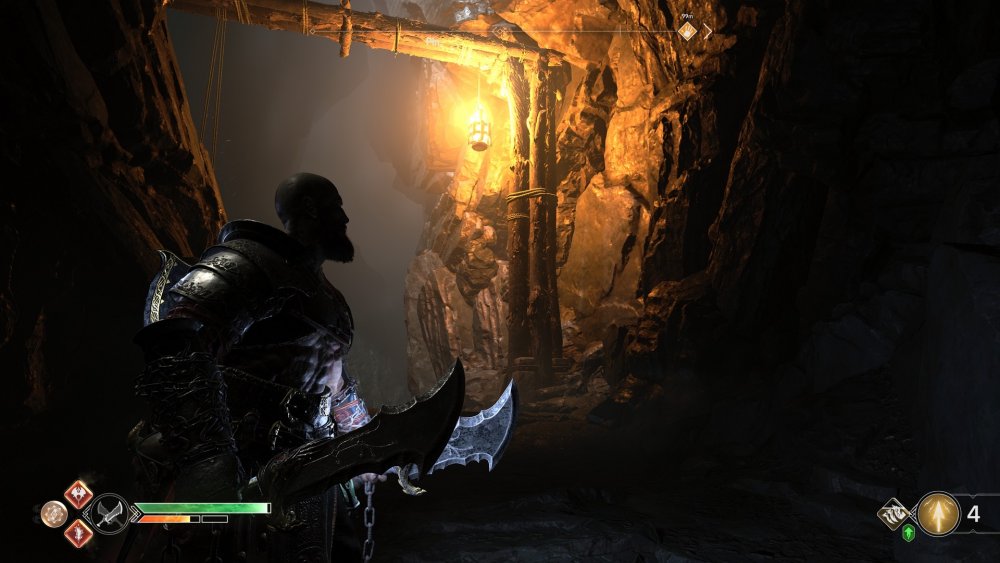Screen dimensions: 1000x563
Task: Click the round bronze relic icon
Action: point(55,514)
